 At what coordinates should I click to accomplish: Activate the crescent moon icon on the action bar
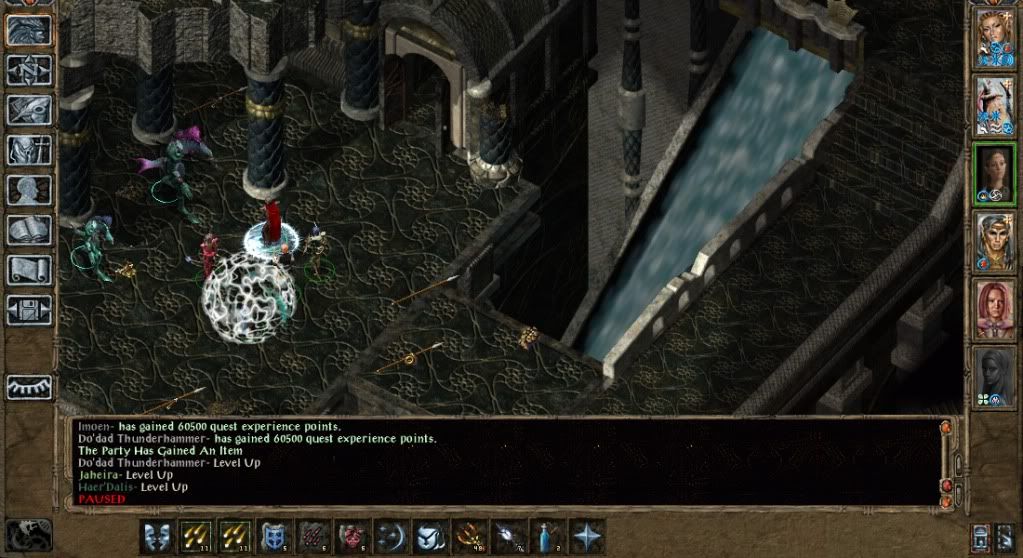(391, 535)
